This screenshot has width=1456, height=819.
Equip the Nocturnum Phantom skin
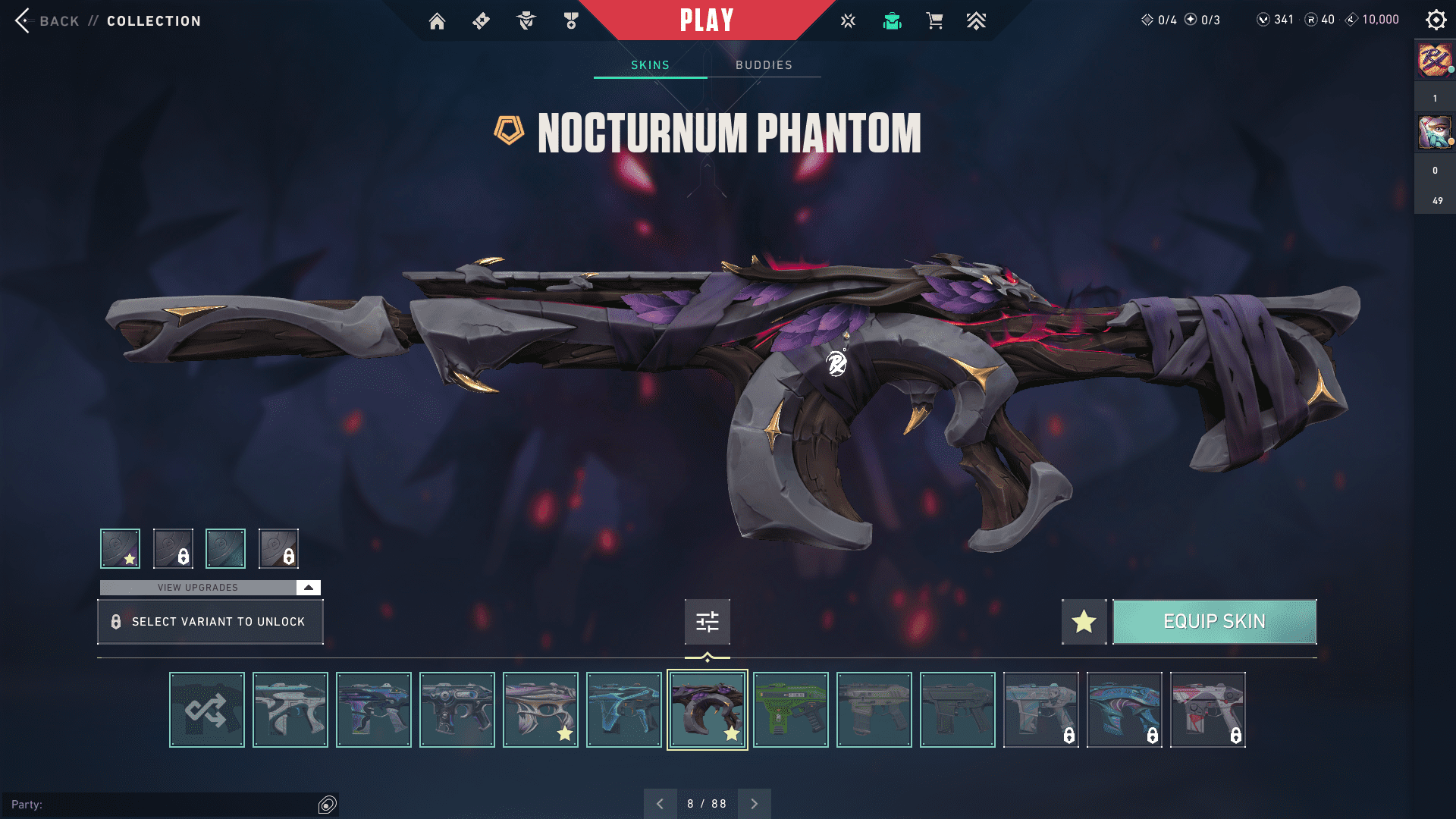1214,622
